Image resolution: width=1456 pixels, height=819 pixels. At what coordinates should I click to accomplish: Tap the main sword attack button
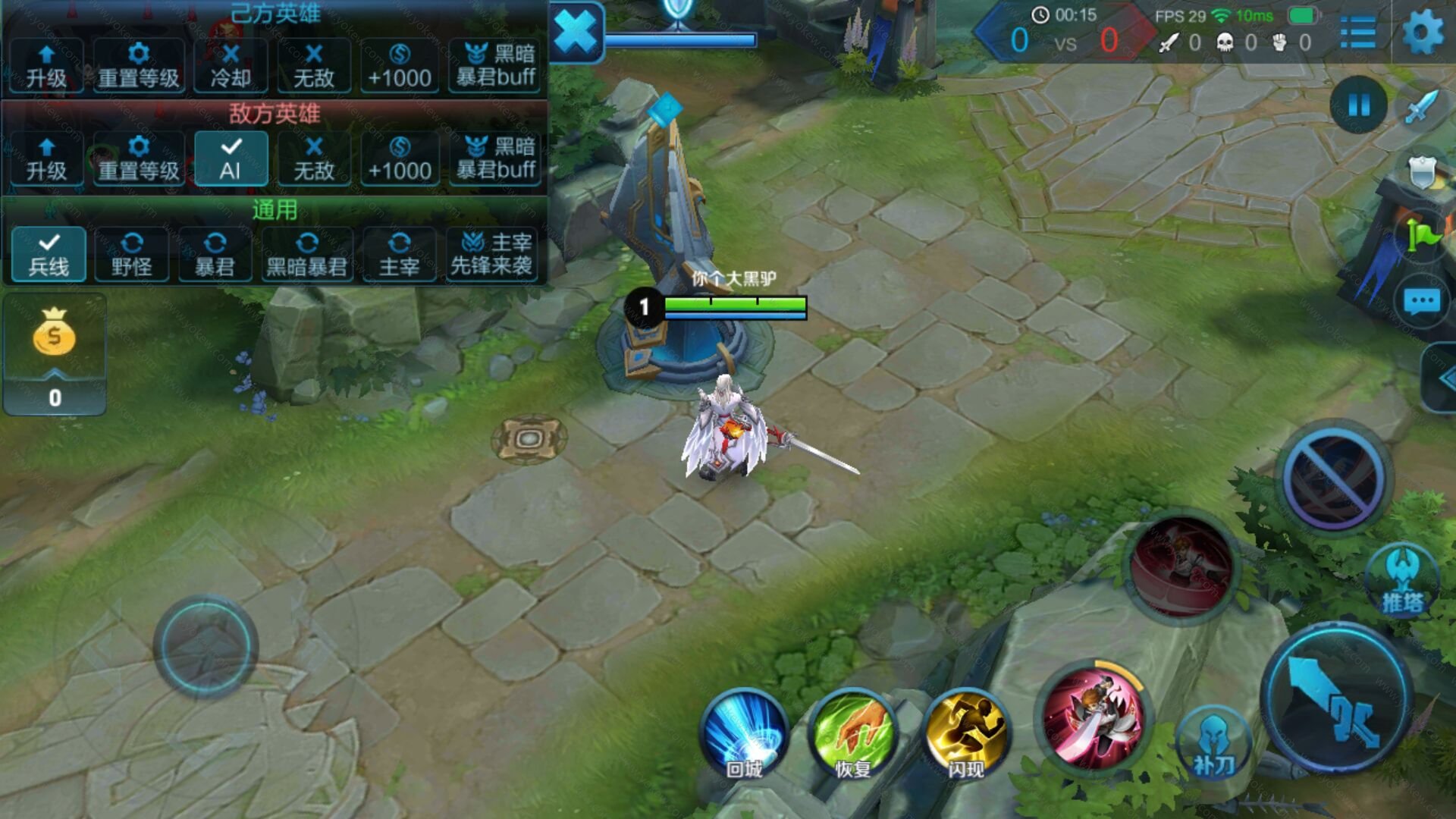click(x=1336, y=699)
